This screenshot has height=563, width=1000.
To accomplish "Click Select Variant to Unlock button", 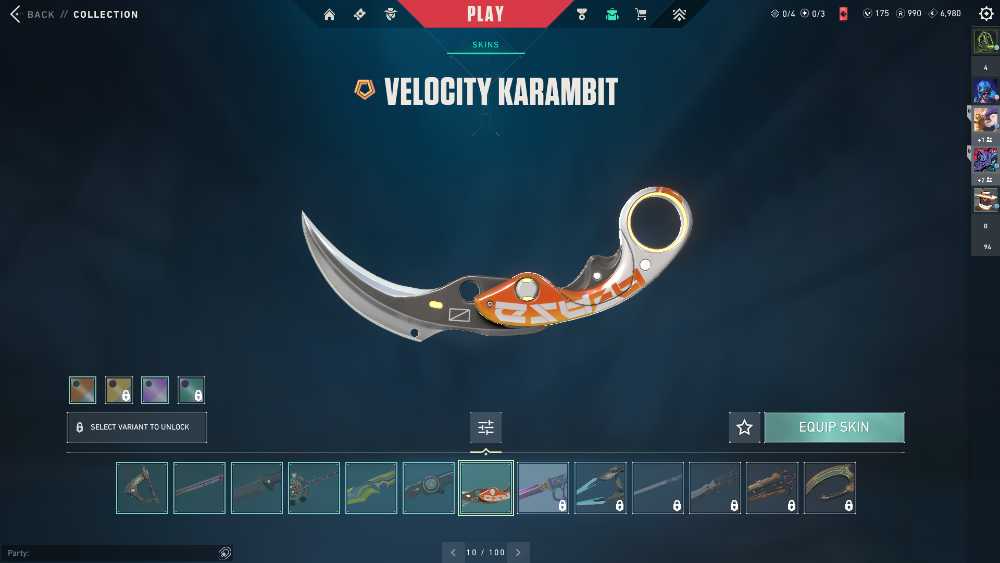I will pos(137,427).
